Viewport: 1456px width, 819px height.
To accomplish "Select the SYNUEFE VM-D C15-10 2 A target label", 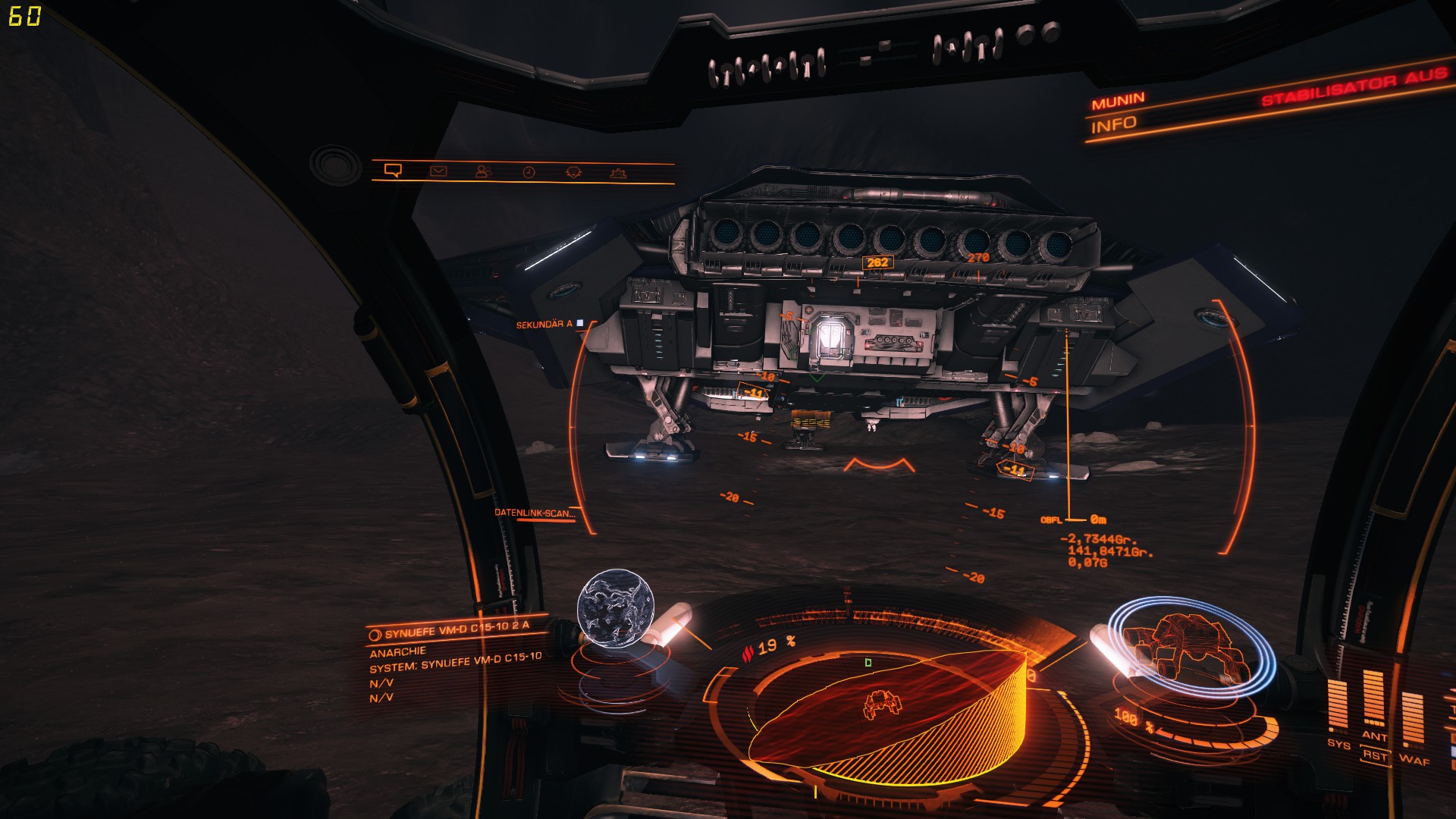I will [457, 629].
